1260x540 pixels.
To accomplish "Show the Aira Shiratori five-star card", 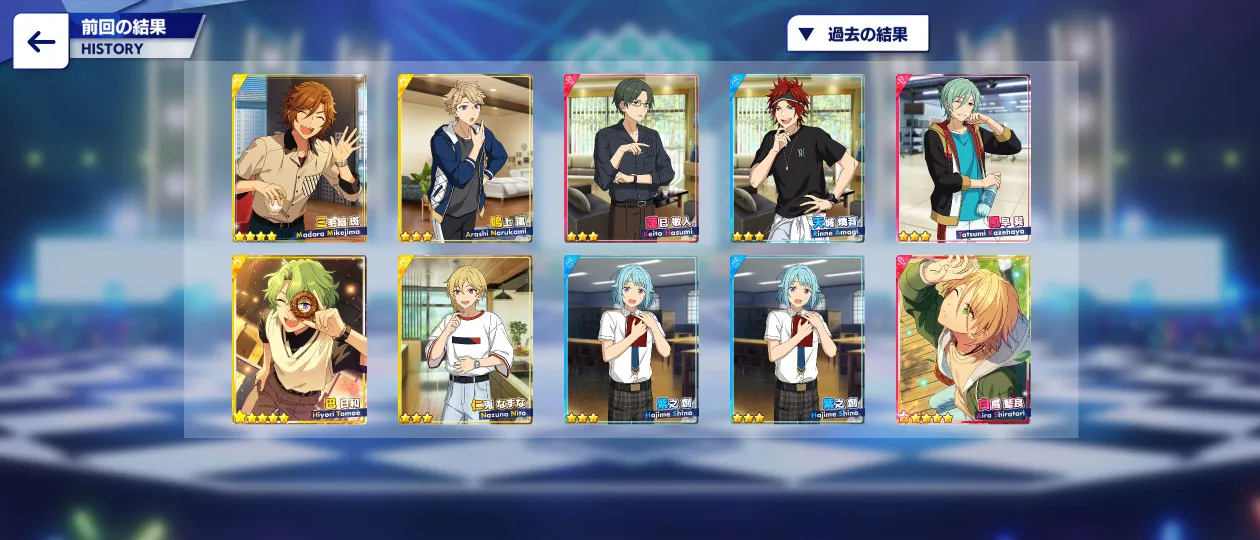I will click(963, 339).
